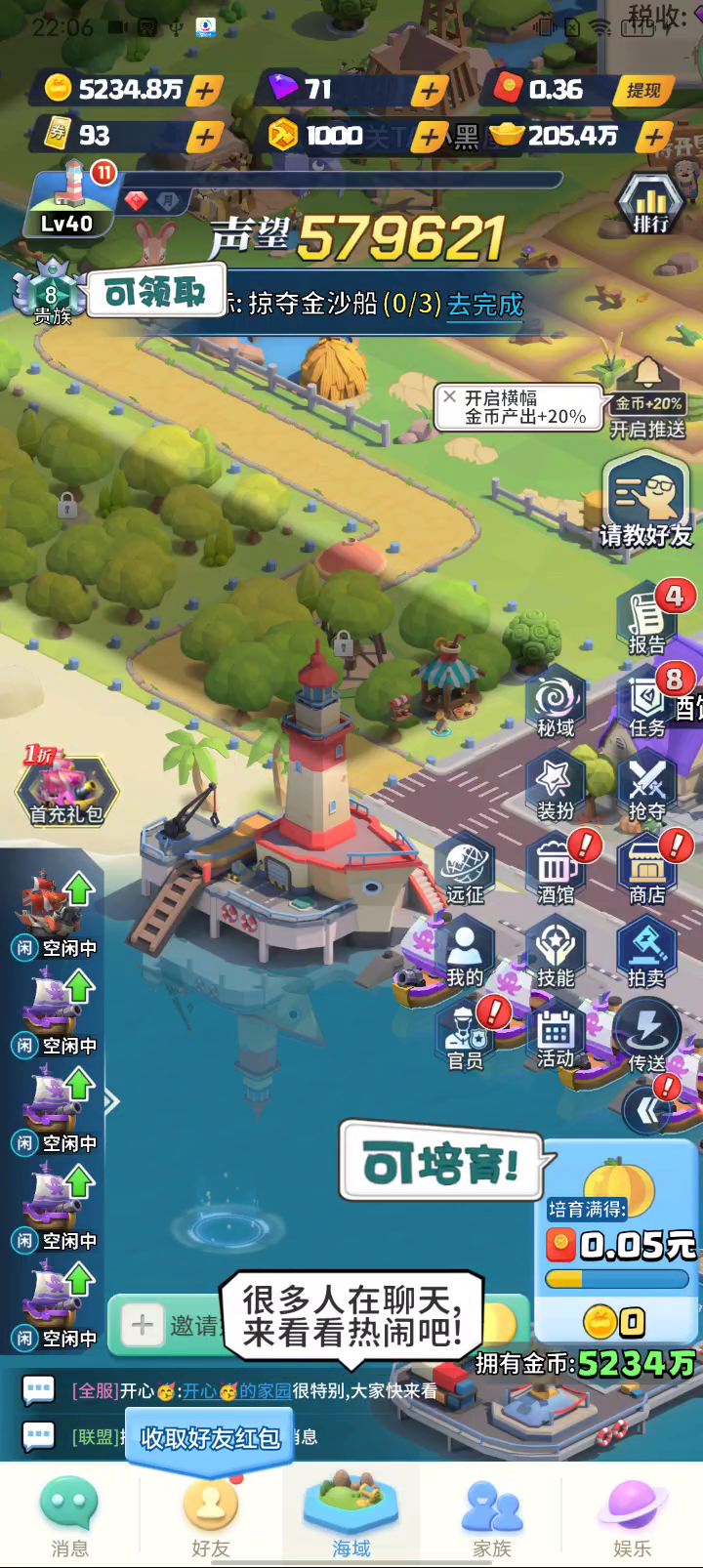Show the 活动 events calendar

tap(556, 1037)
